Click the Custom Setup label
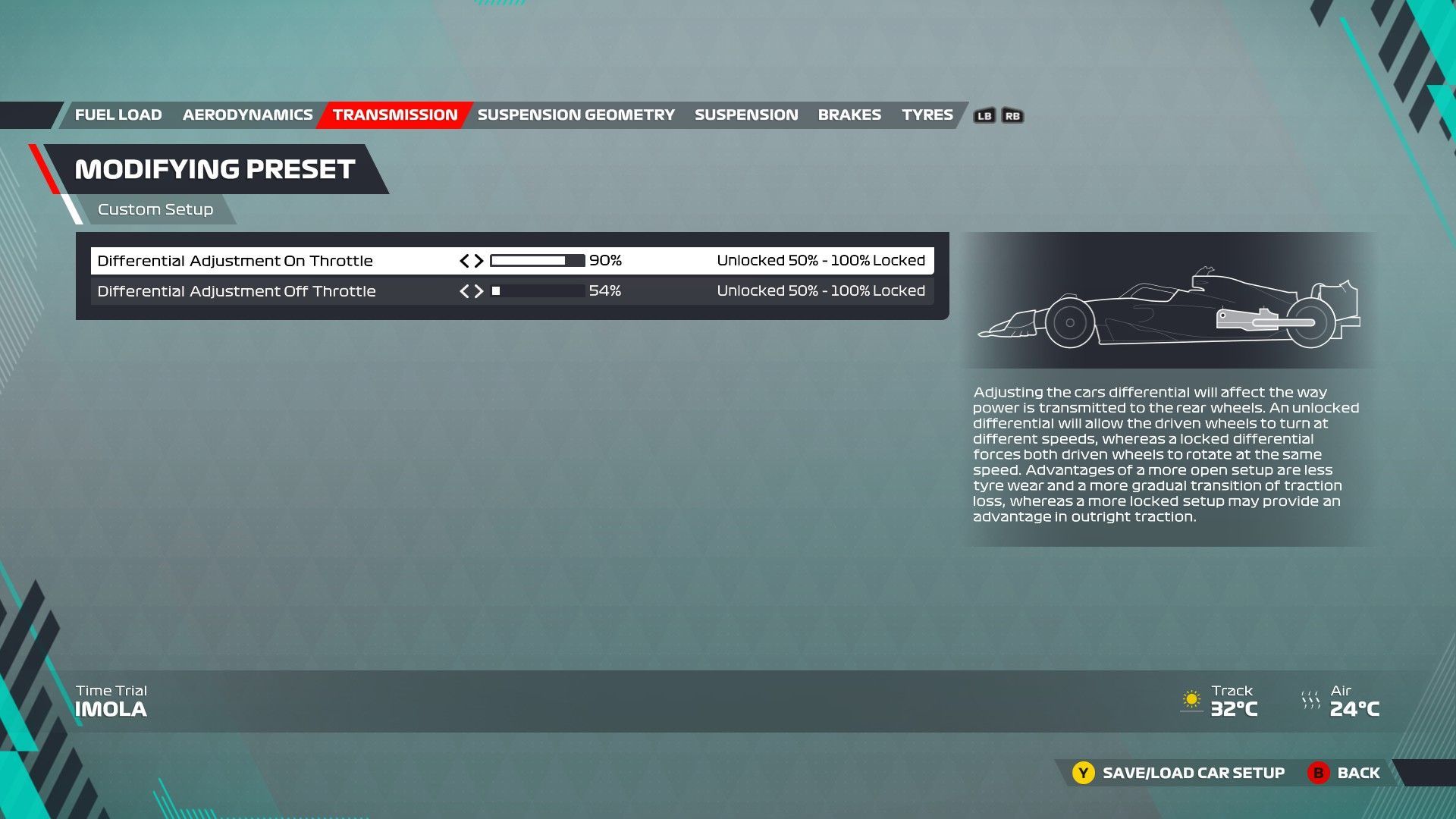 click(x=155, y=209)
